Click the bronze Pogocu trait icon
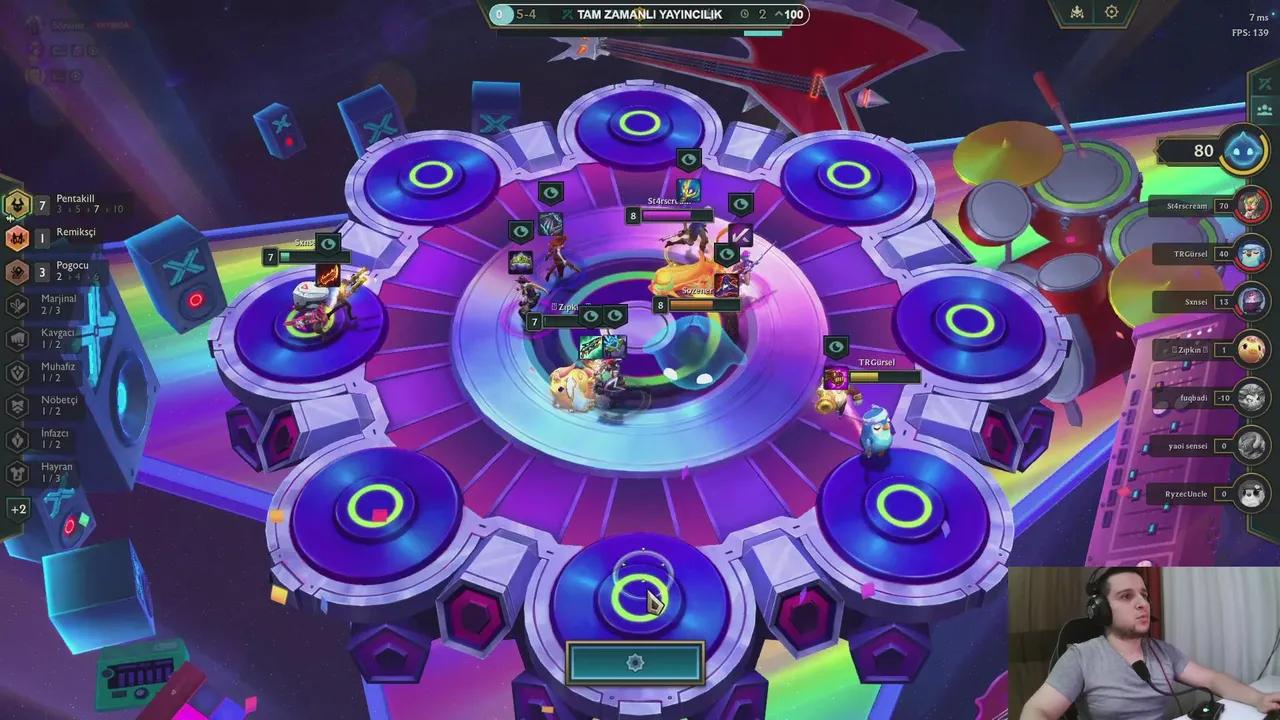Viewport: 1280px width, 720px height. tap(15, 271)
